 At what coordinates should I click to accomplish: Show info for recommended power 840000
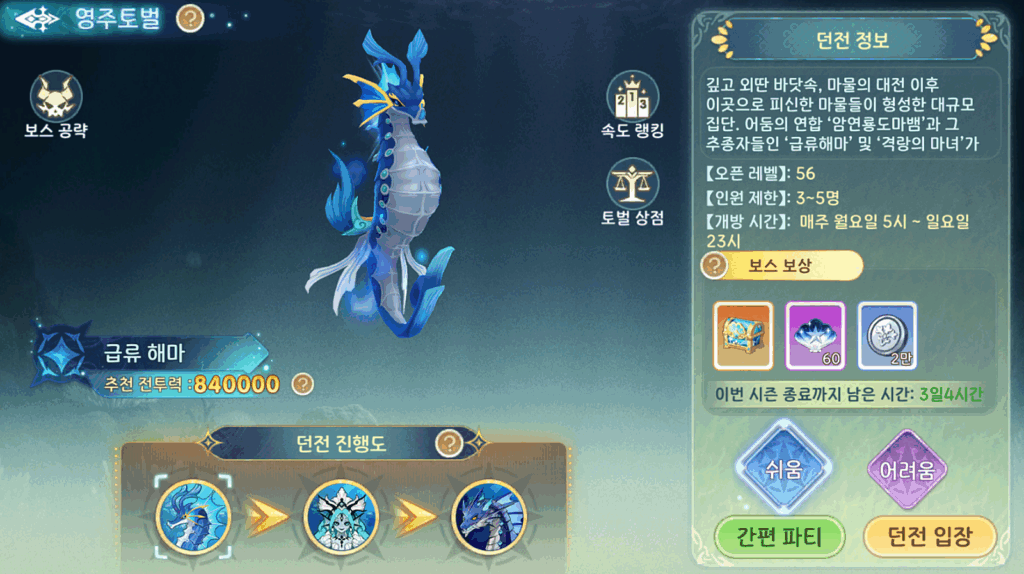[303, 383]
